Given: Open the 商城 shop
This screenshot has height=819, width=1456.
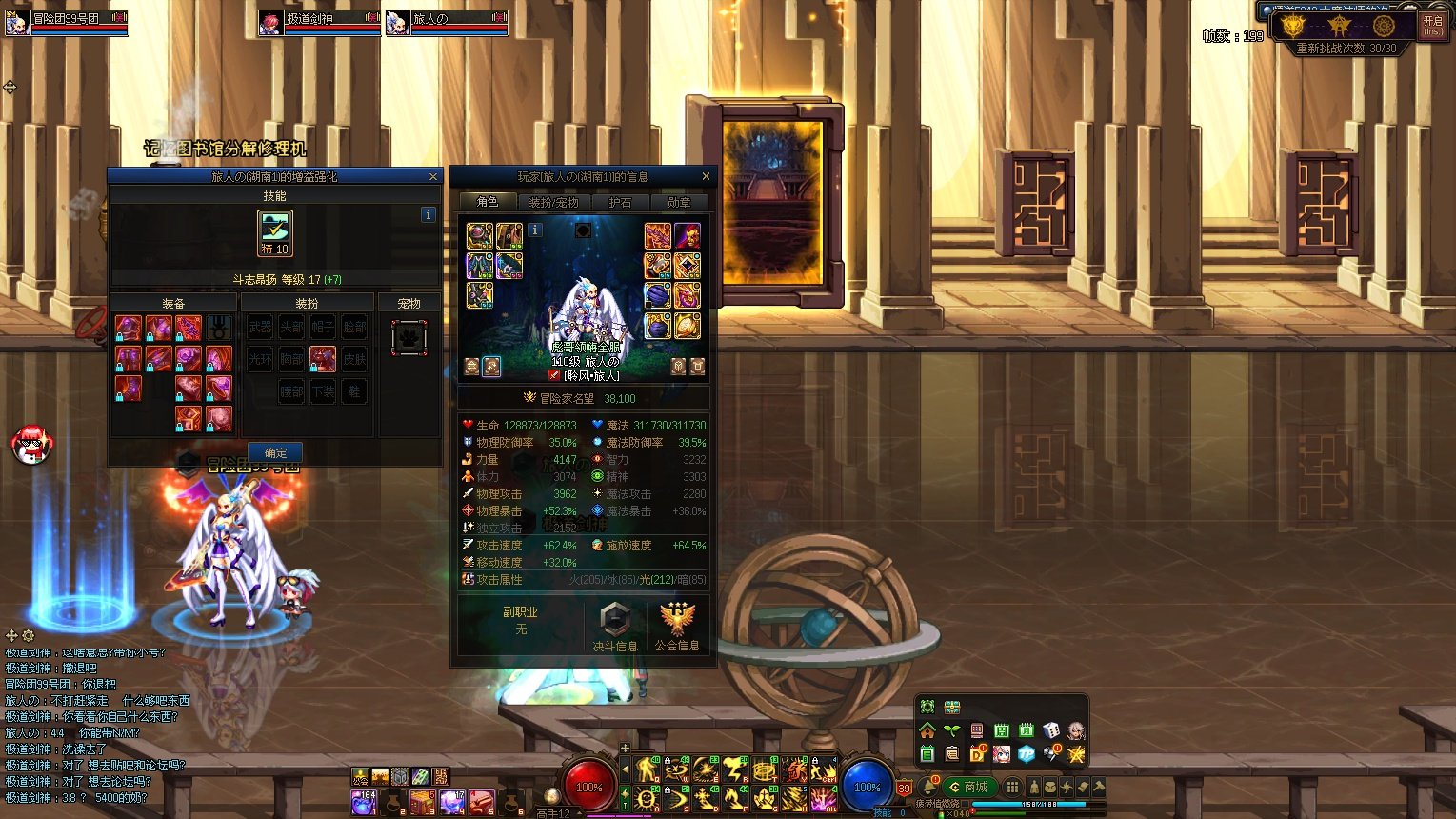Looking at the screenshot, I should [968, 787].
